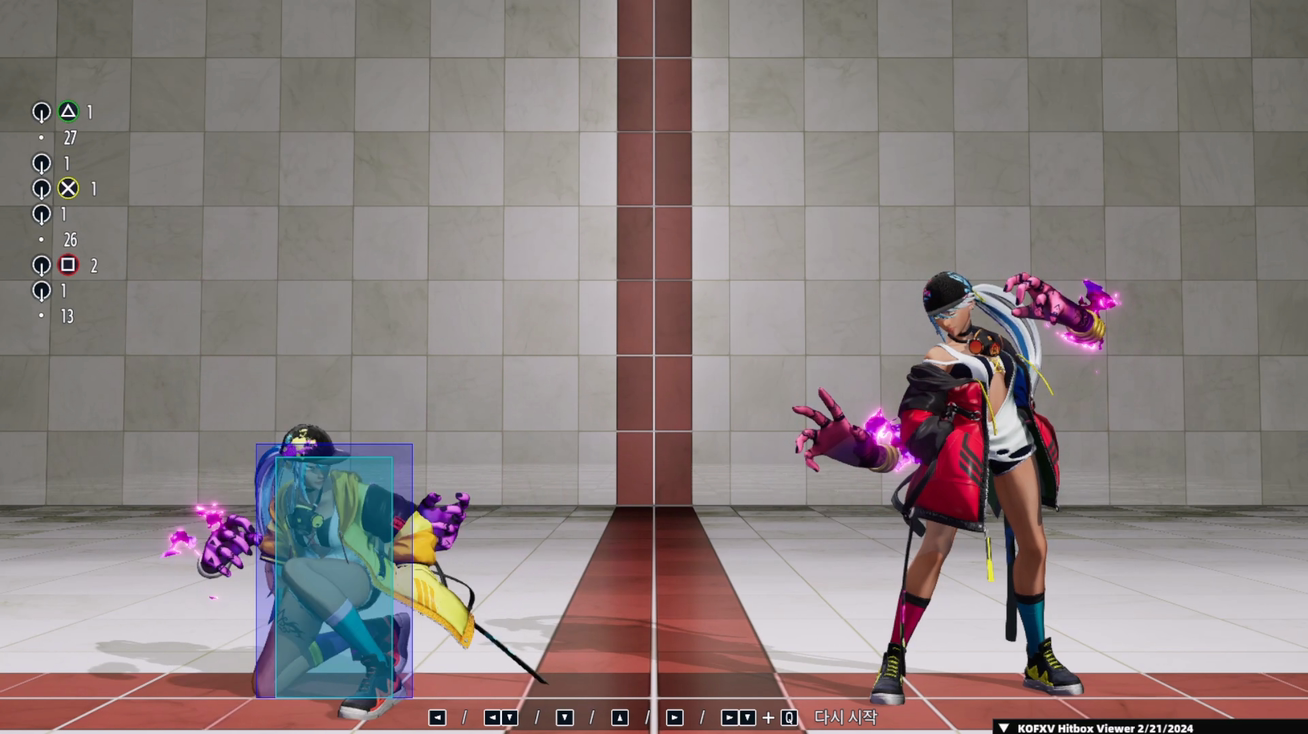Click the hold indicator dot beside 13
Screen dimensions: 1308x734
tap(42, 317)
